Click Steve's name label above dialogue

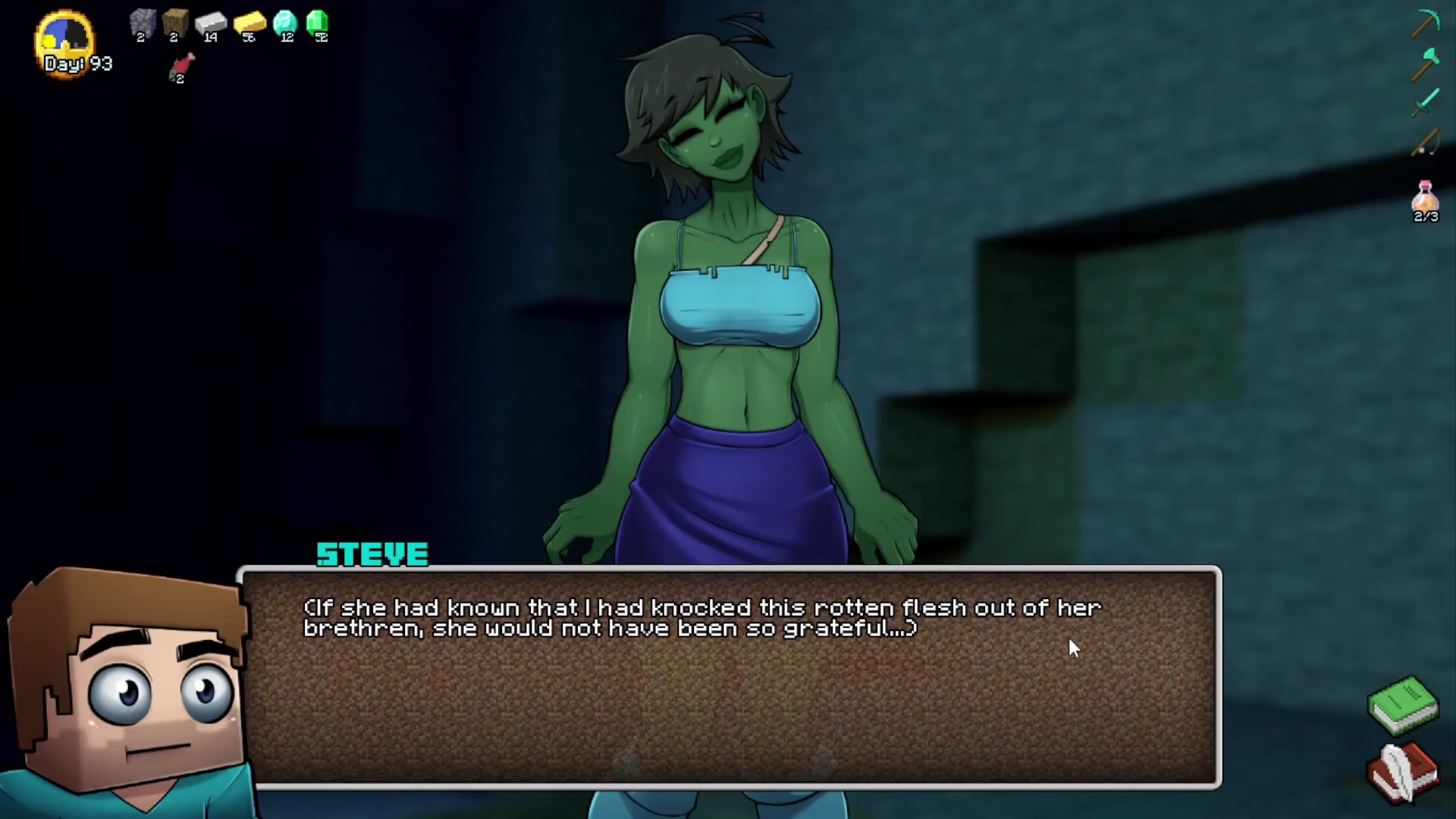[372, 554]
